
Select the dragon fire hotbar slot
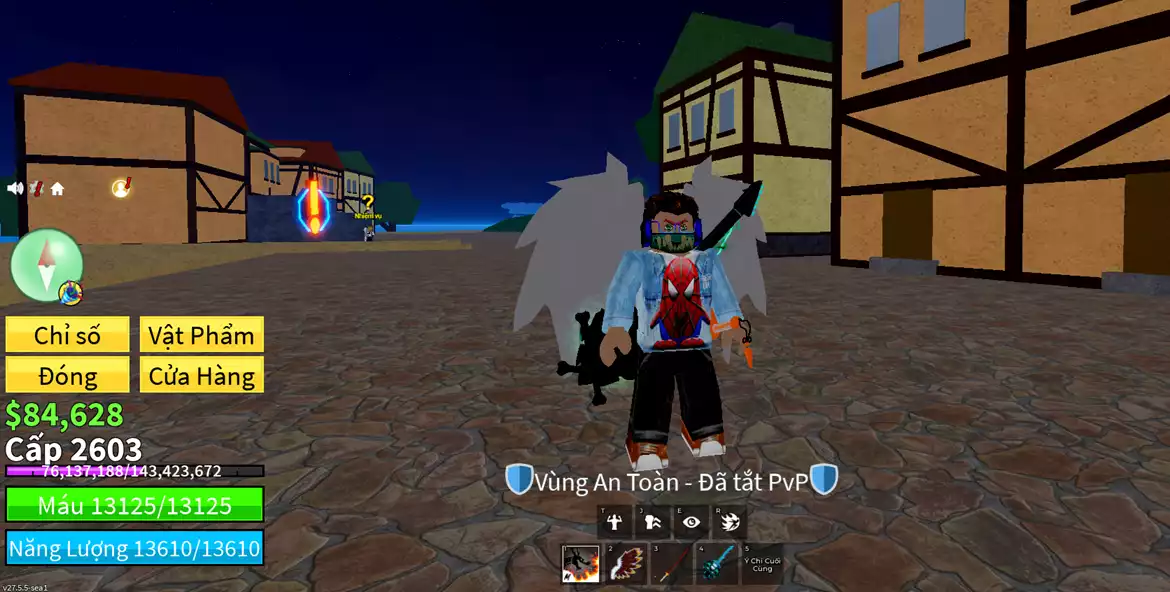pos(581,564)
